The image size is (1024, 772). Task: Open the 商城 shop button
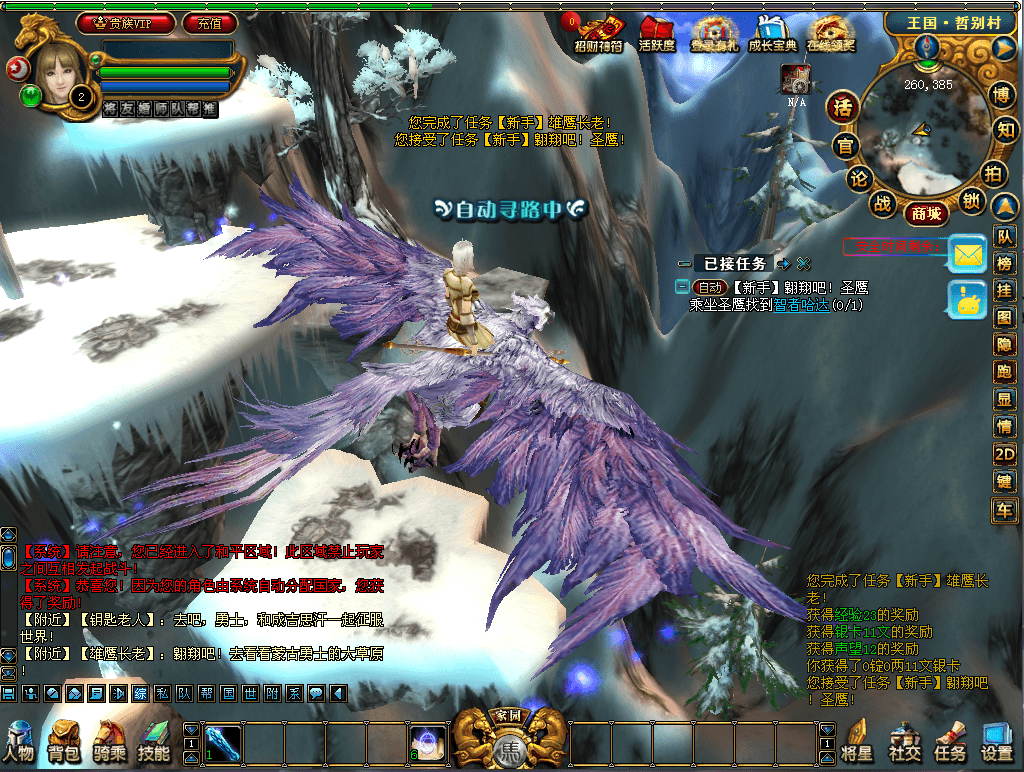point(926,213)
